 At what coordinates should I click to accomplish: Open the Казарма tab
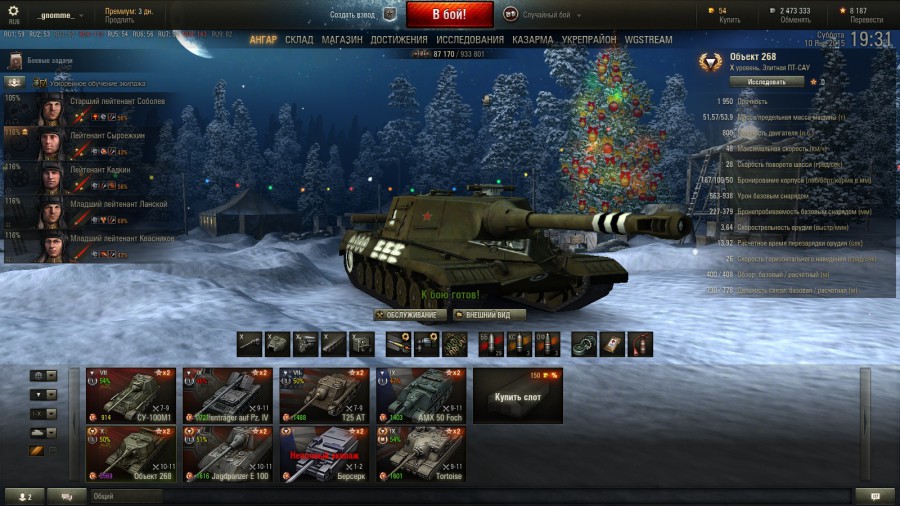click(x=533, y=40)
